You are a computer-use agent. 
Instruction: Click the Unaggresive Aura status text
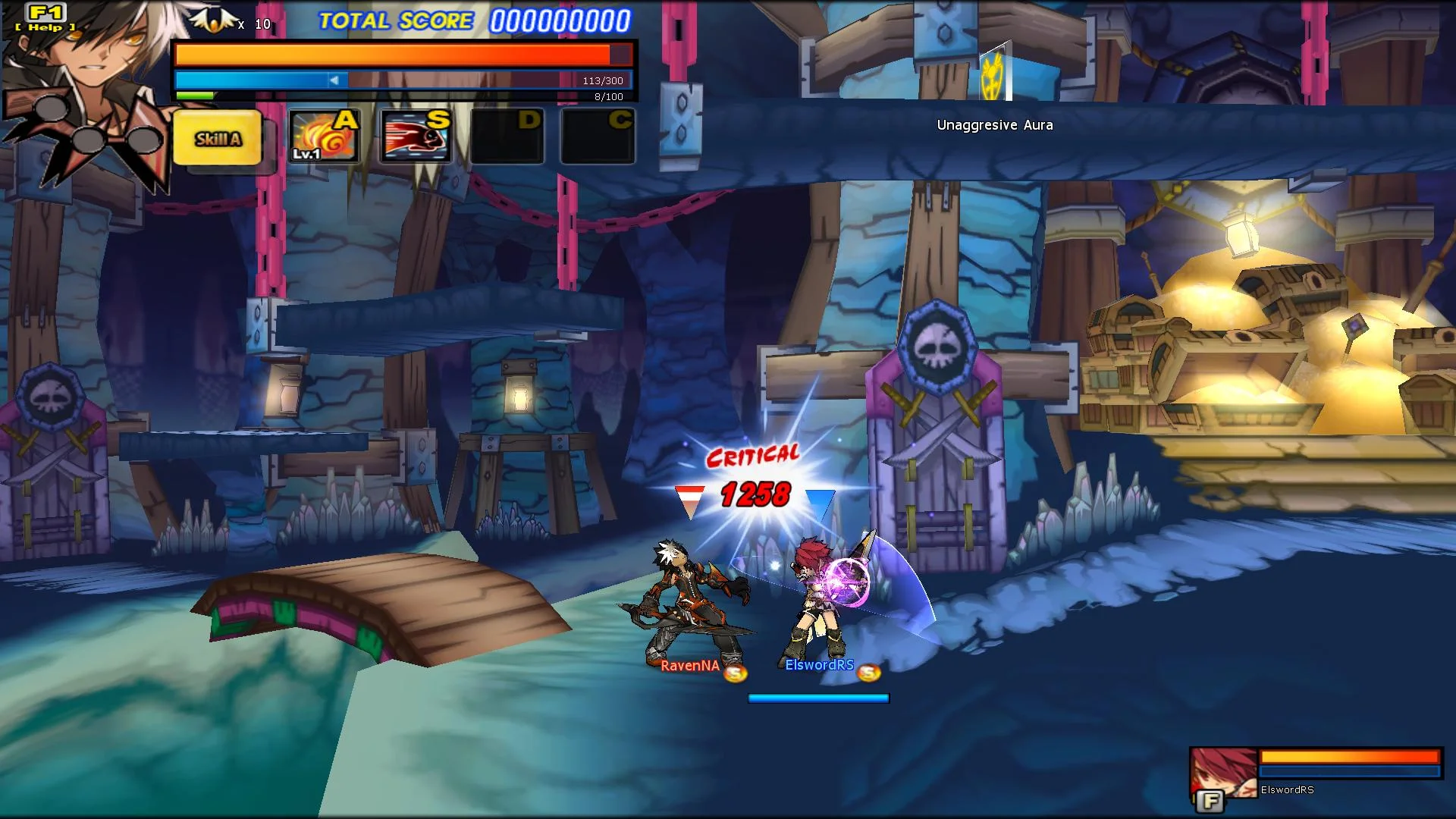[x=995, y=124]
